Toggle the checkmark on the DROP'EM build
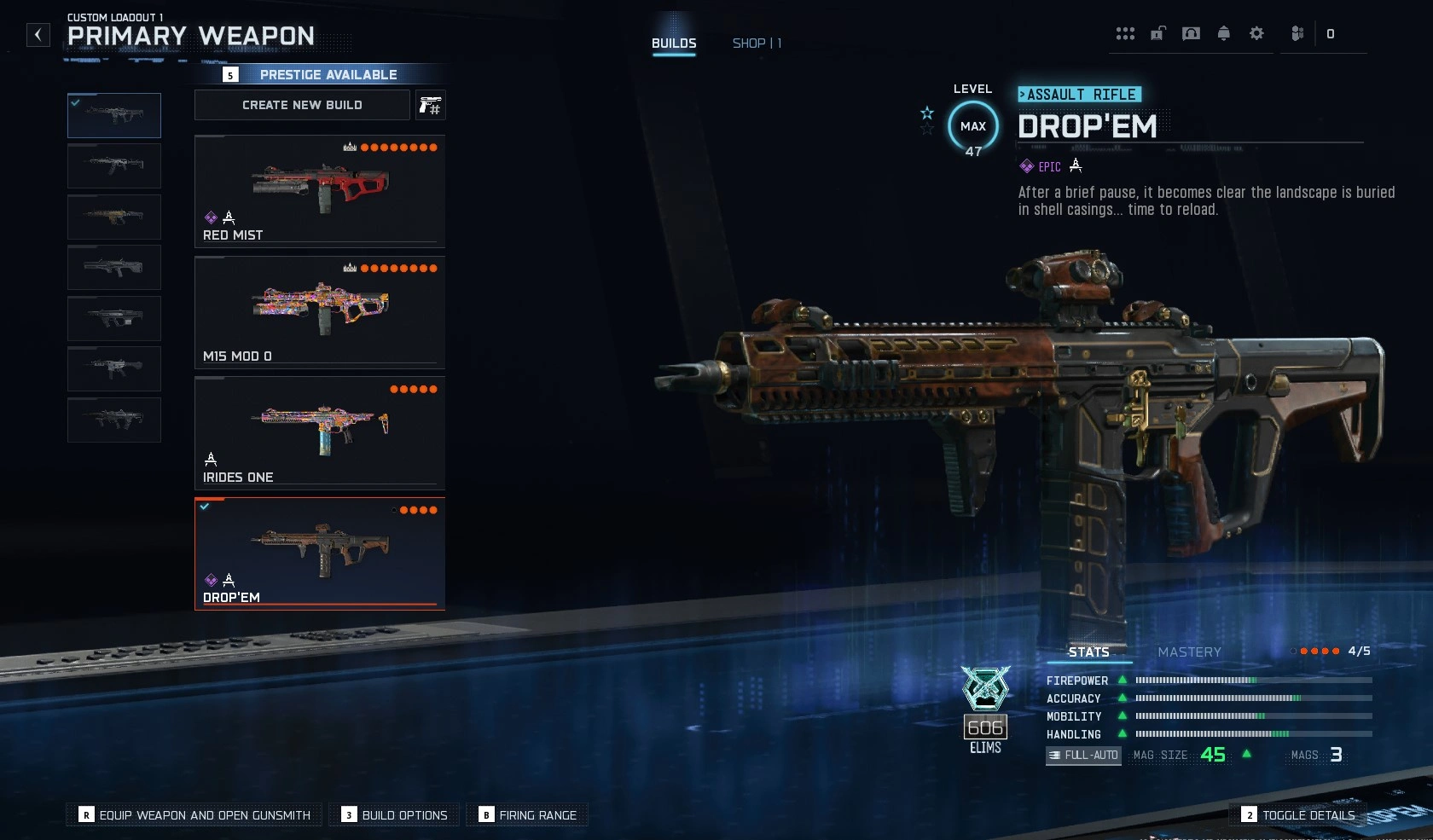The image size is (1433, 840). point(204,507)
